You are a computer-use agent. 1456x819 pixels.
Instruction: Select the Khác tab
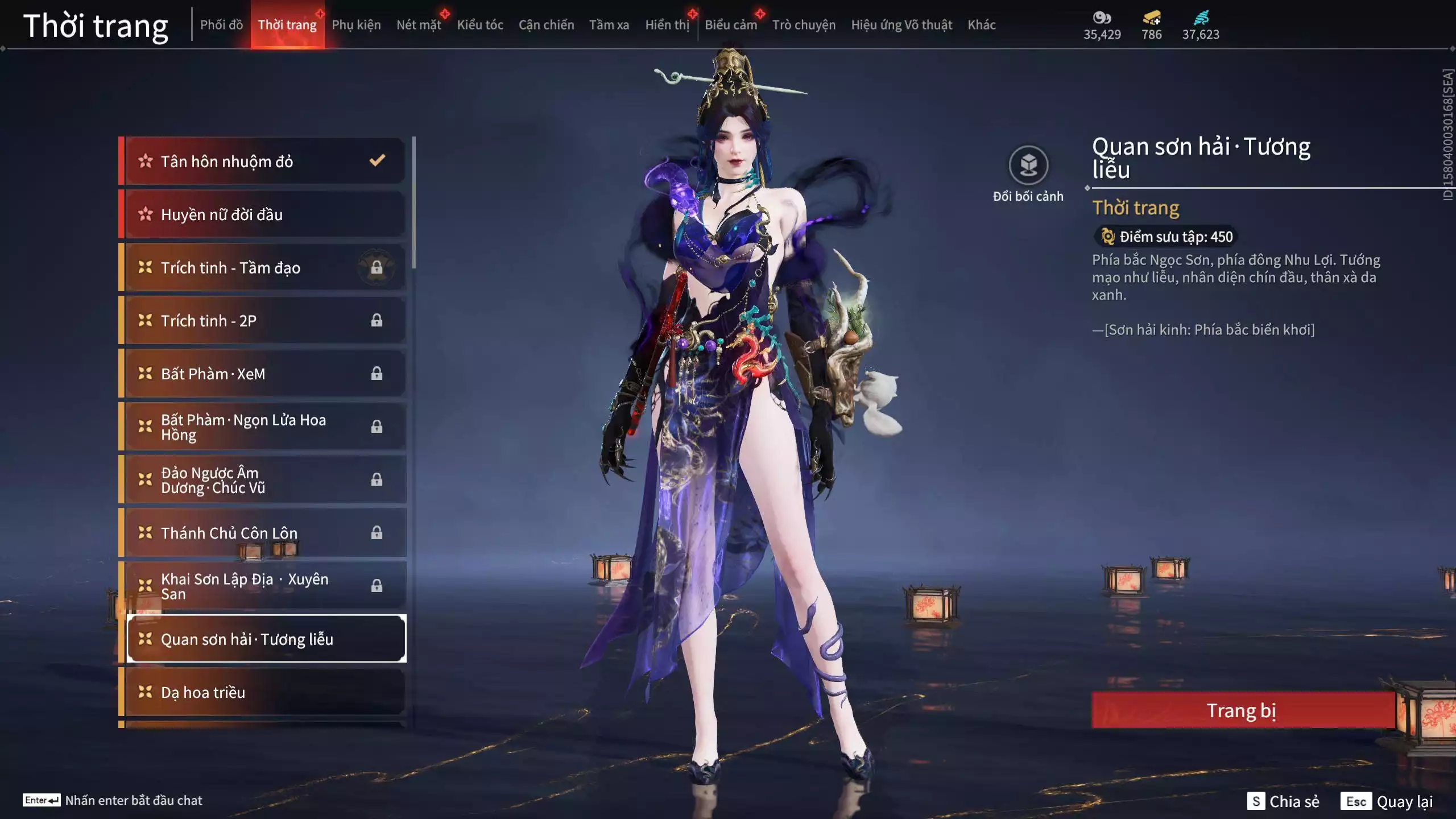click(x=982, y=25)
